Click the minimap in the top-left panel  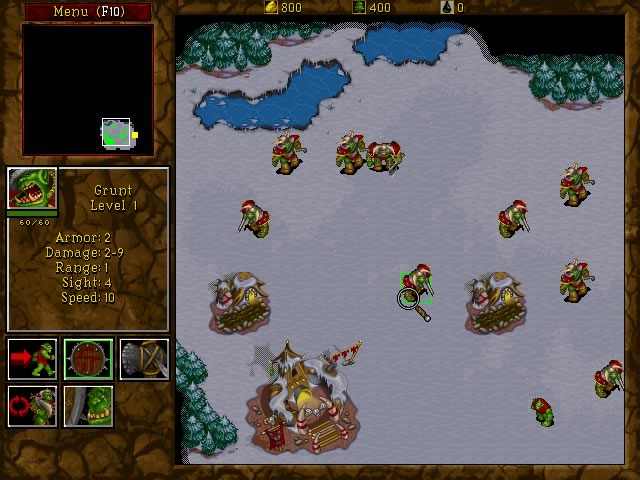click(88, 90)
